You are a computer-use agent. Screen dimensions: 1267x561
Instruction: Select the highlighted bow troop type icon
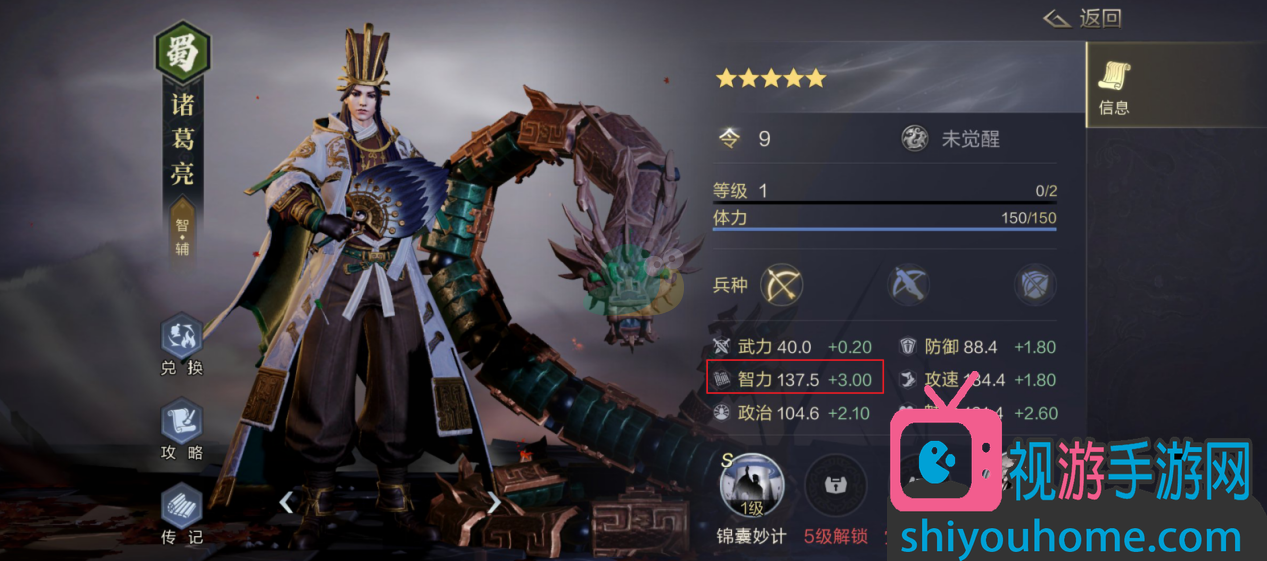tap(782, 285)
